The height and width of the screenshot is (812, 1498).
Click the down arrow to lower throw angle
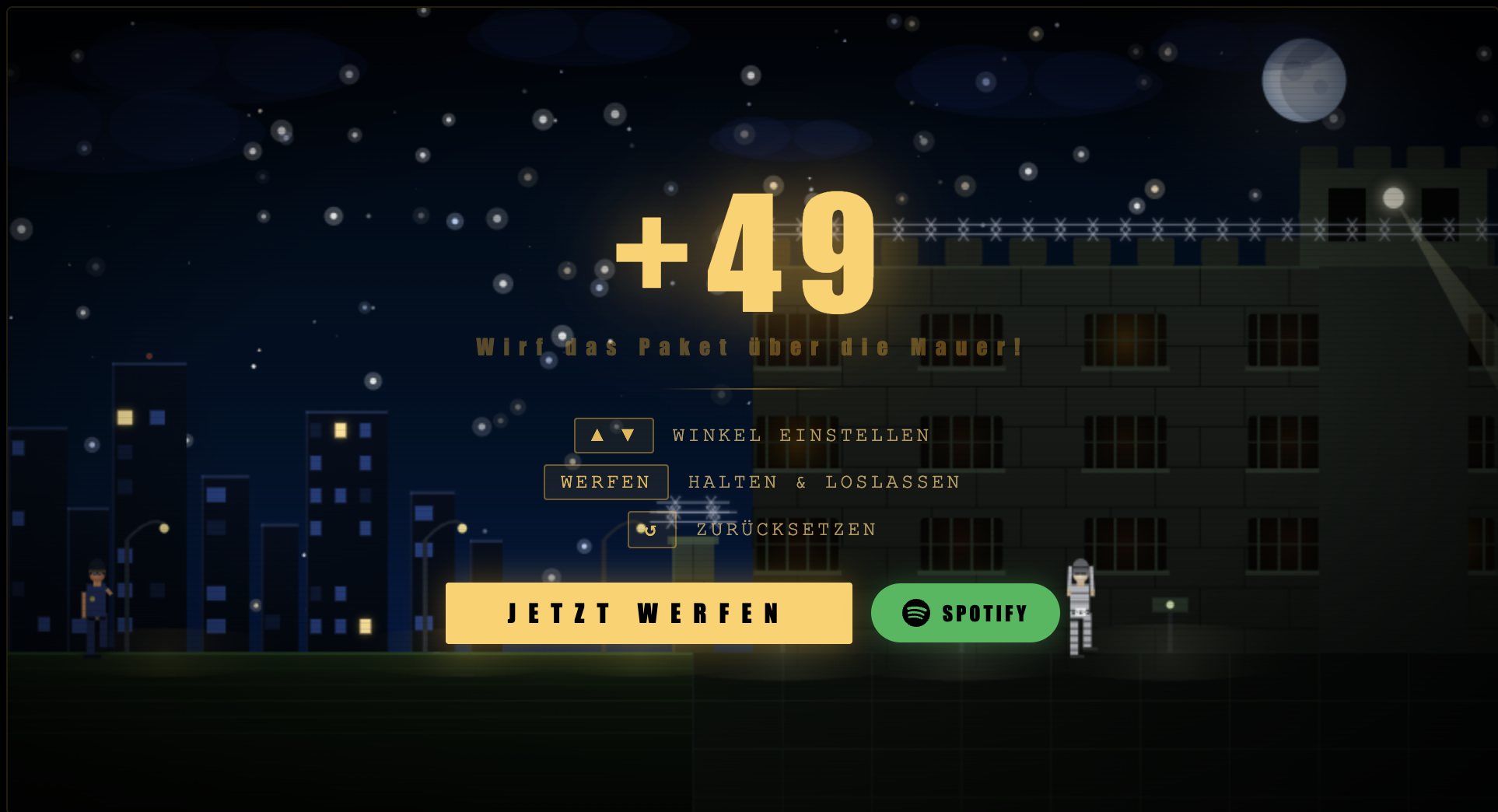click(x=629, y=436)
